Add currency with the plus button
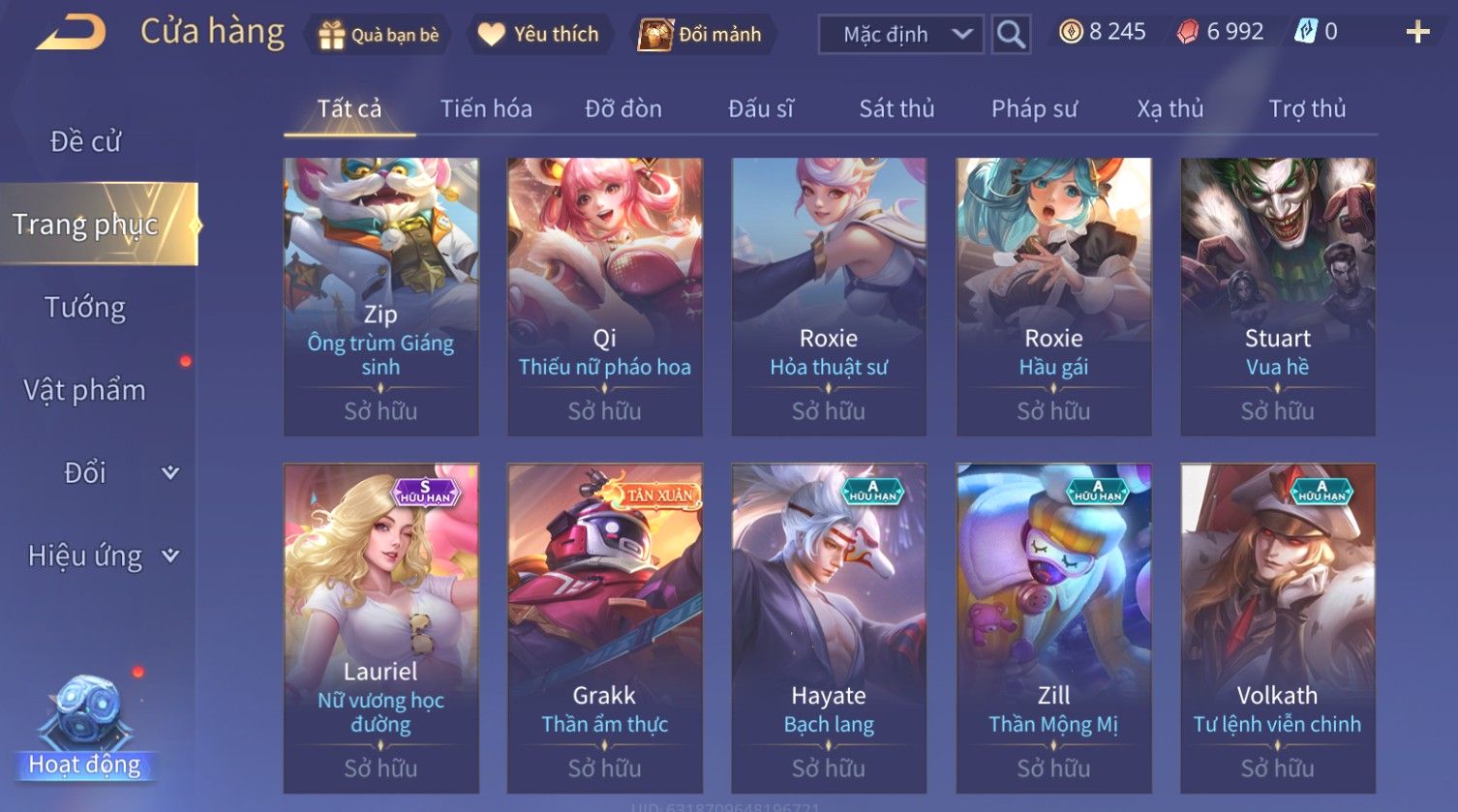Screen dimensions: 1458x812 [1417, 33]
